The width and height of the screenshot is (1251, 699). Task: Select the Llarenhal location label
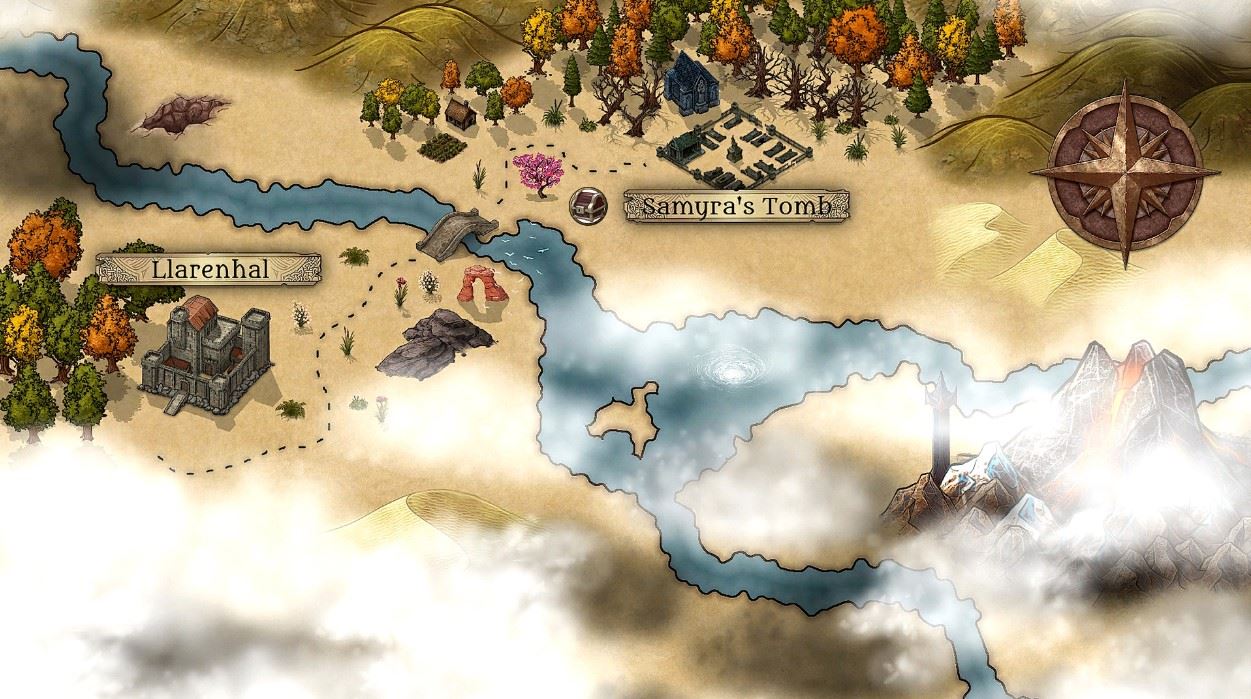(x=209, y=269)
